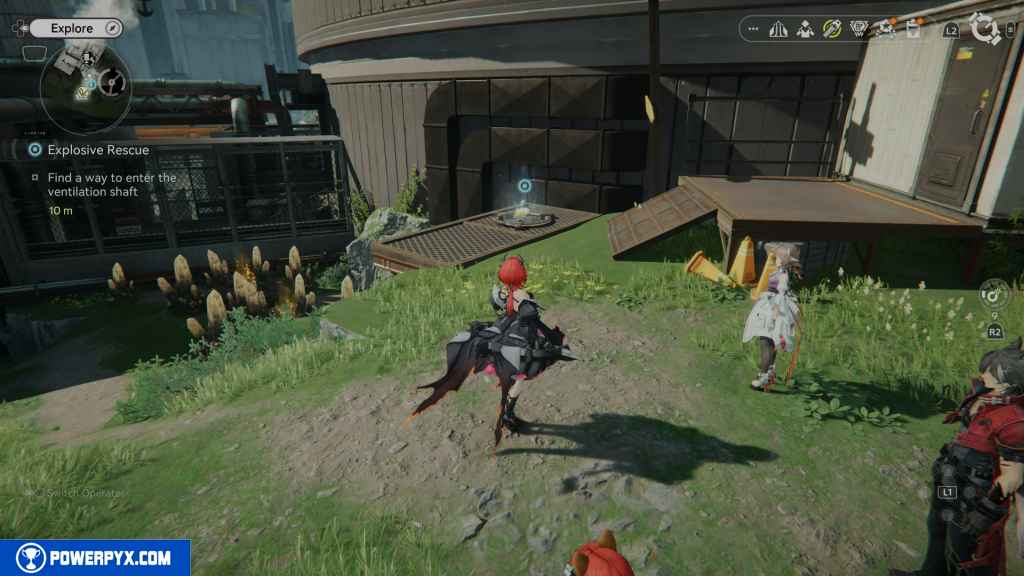
Task: Open the bag icon with orange dot
Action: tap(912, 29)
